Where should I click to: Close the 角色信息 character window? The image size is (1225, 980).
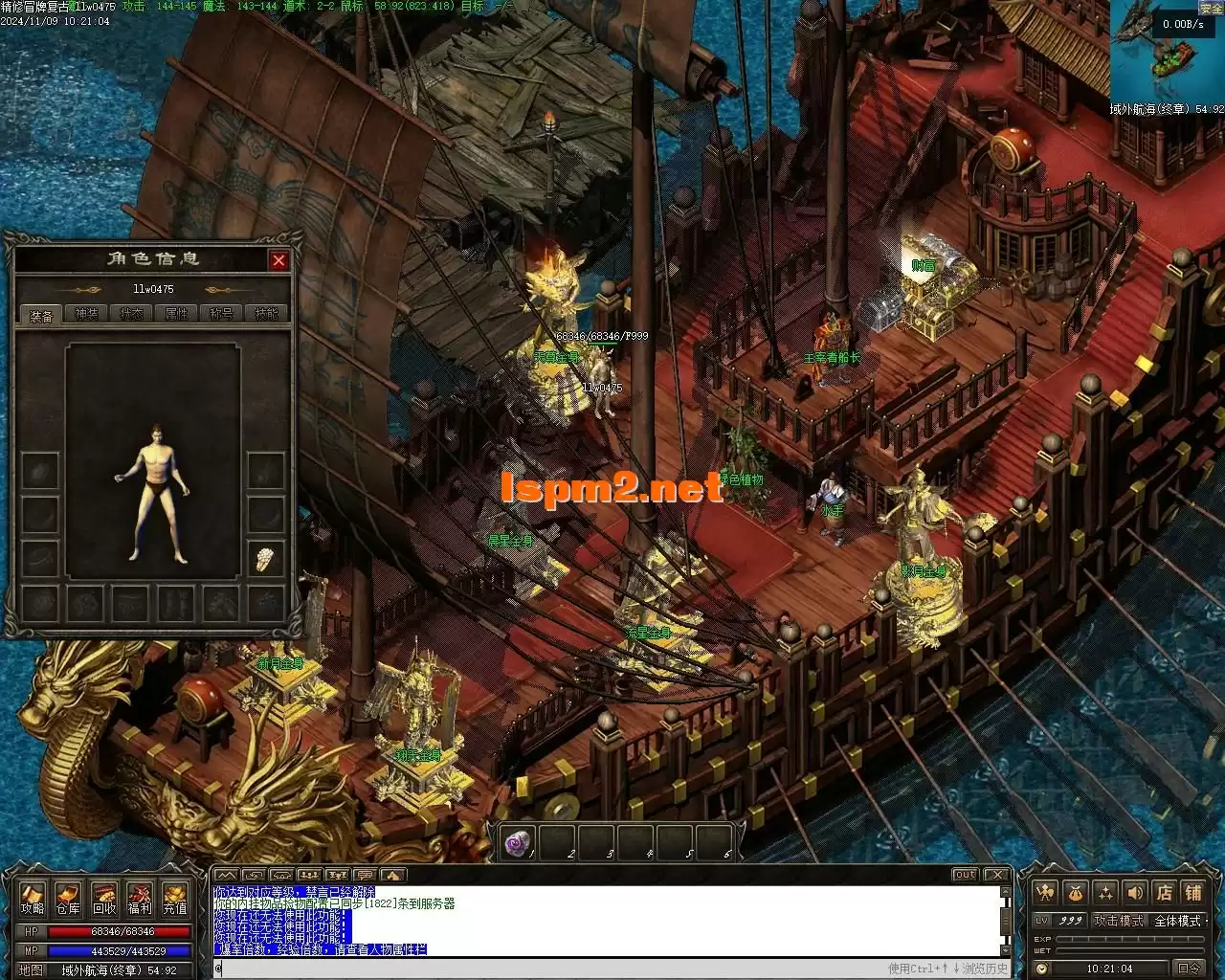[x=278, y=260]
